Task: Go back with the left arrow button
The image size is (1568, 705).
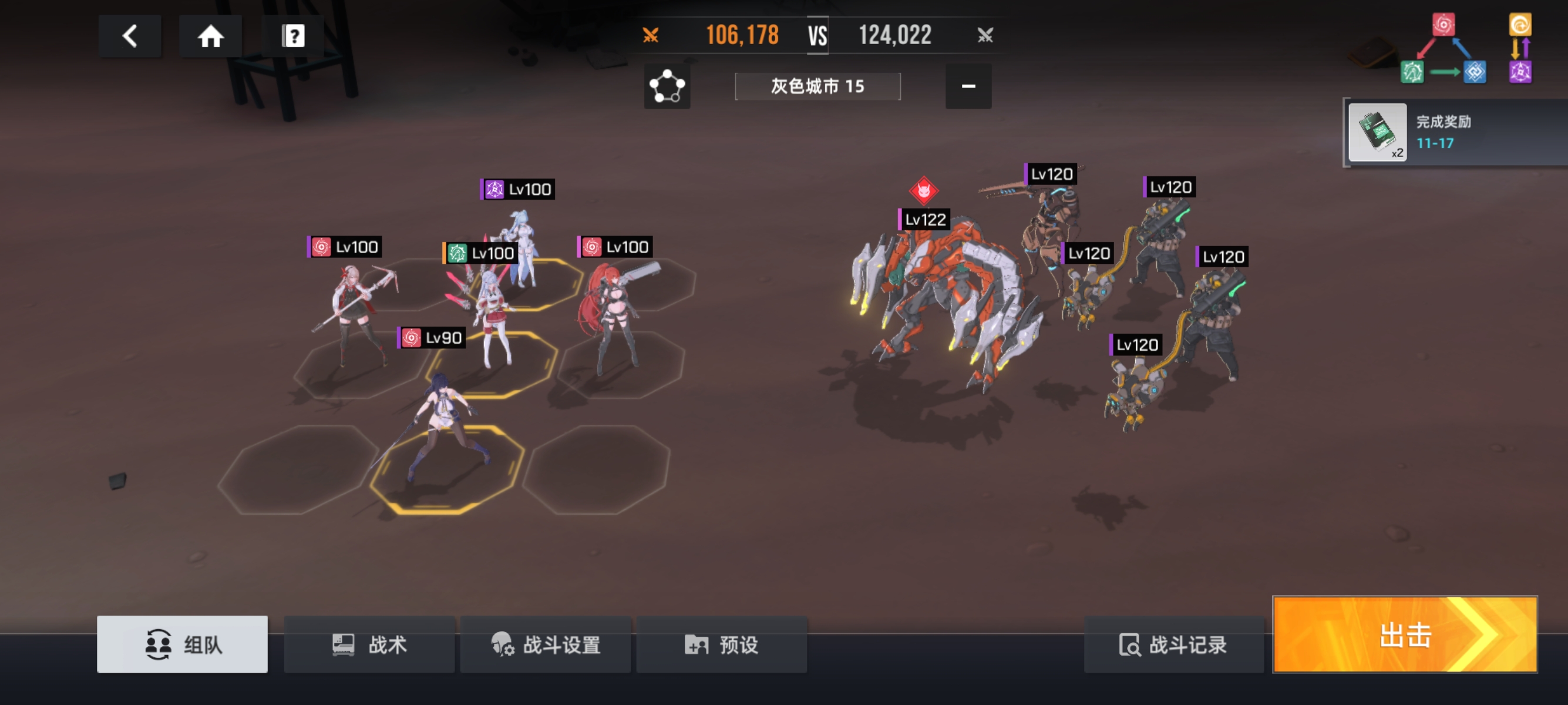Action: click(x=129, y=36)
